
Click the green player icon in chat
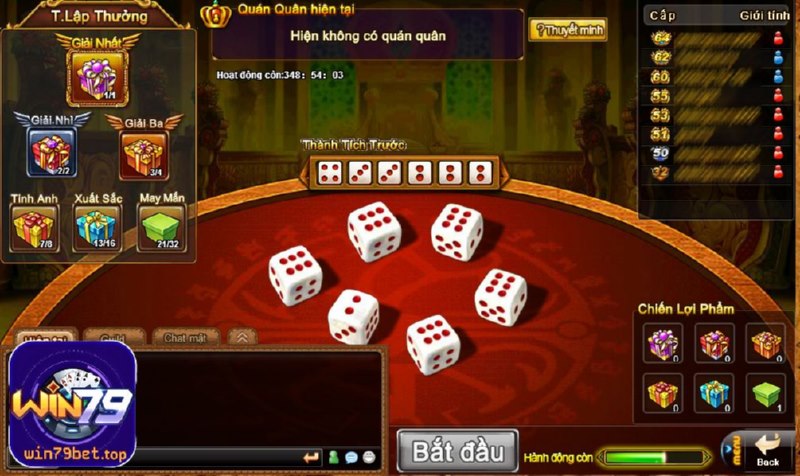(x=333, y=458)
